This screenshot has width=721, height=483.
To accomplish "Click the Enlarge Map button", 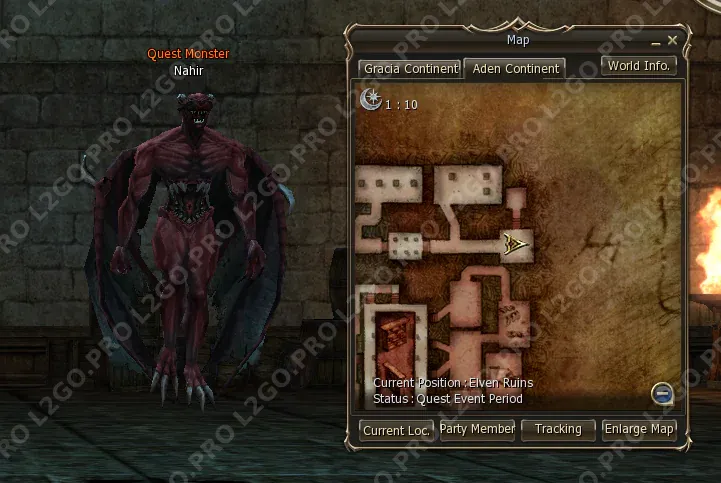I will [x=640, y=429].
